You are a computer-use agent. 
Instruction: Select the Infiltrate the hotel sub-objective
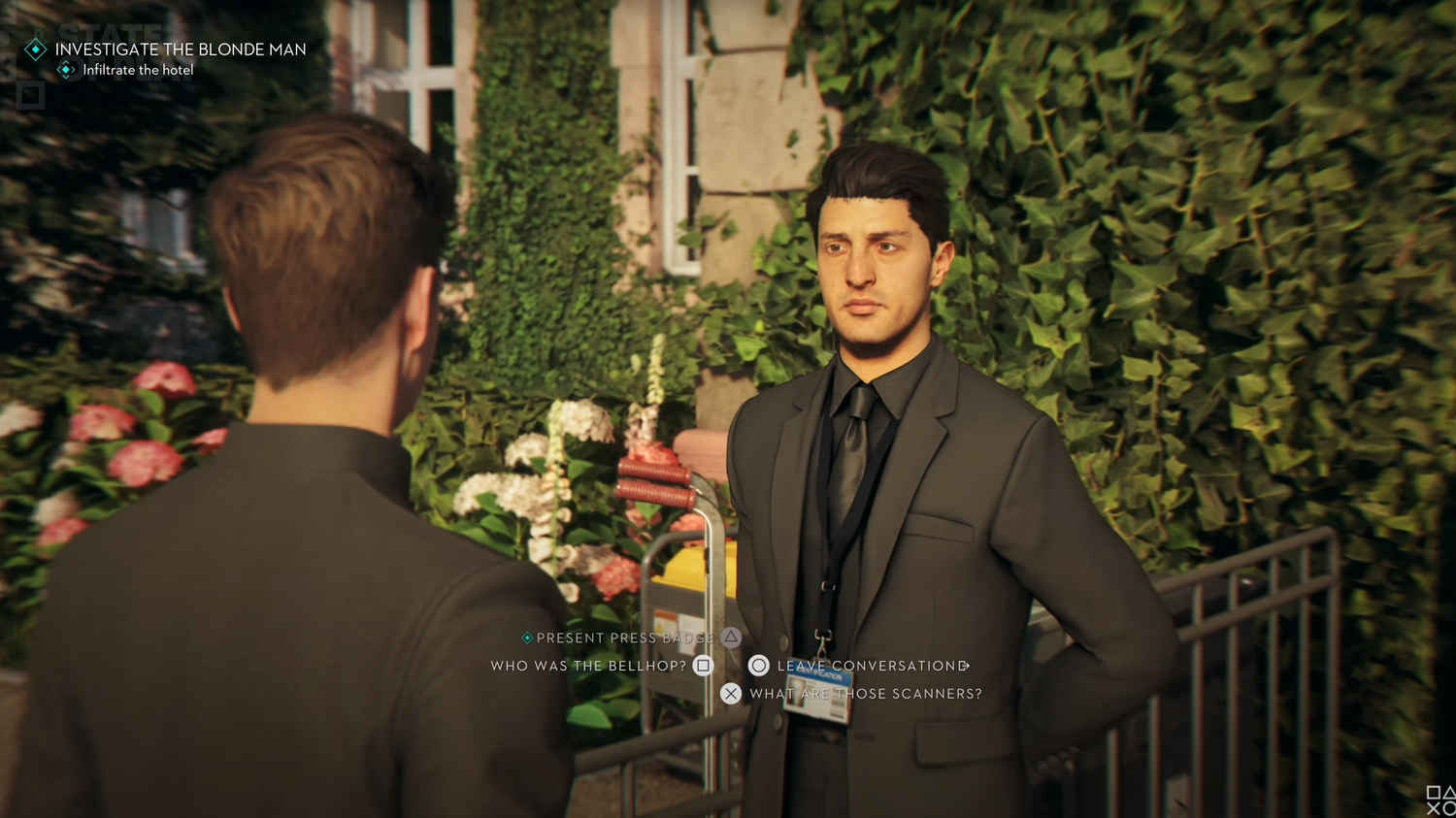click(x=138, y=70)
